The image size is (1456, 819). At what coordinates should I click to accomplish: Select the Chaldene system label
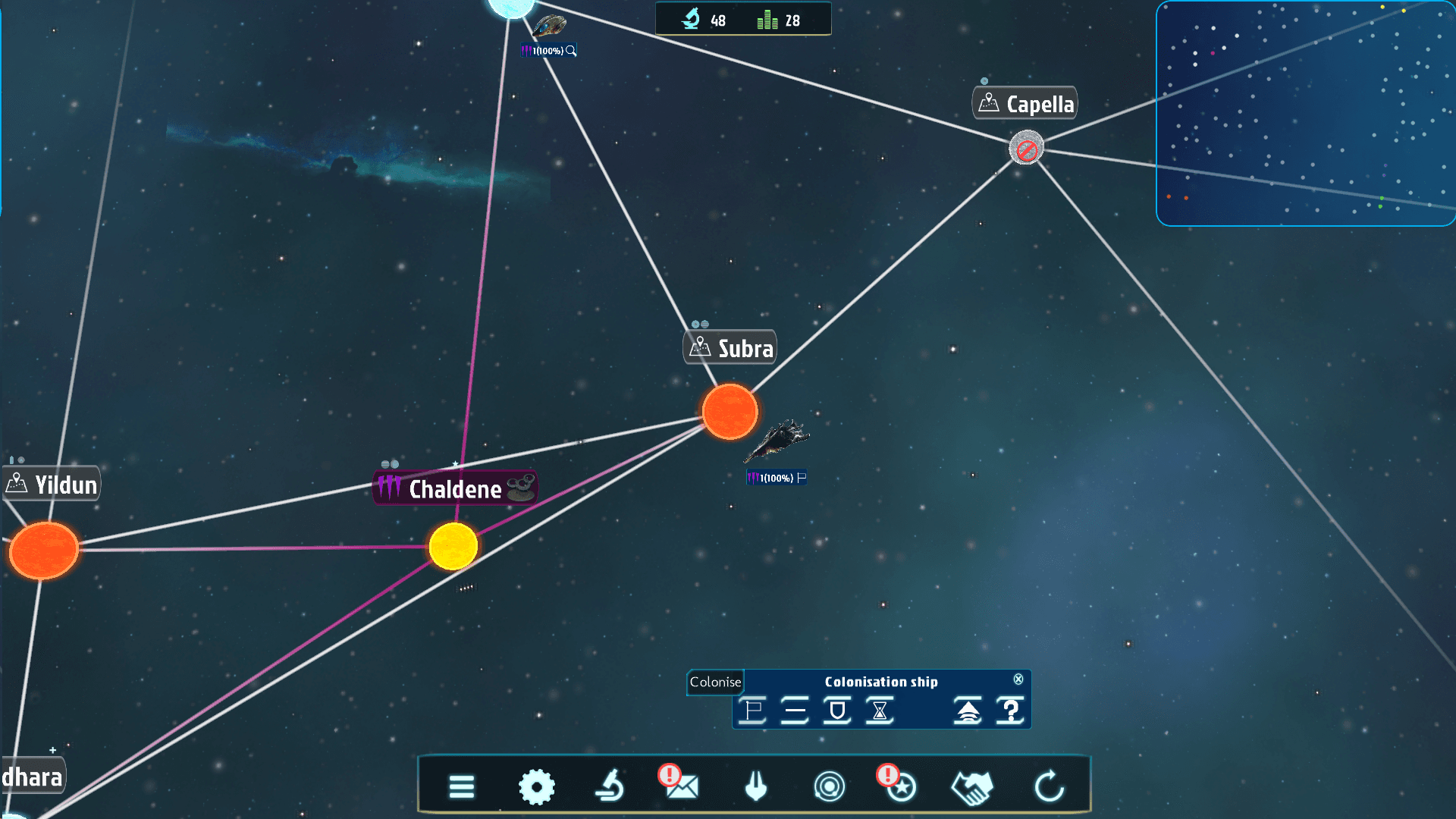(455, 489)
